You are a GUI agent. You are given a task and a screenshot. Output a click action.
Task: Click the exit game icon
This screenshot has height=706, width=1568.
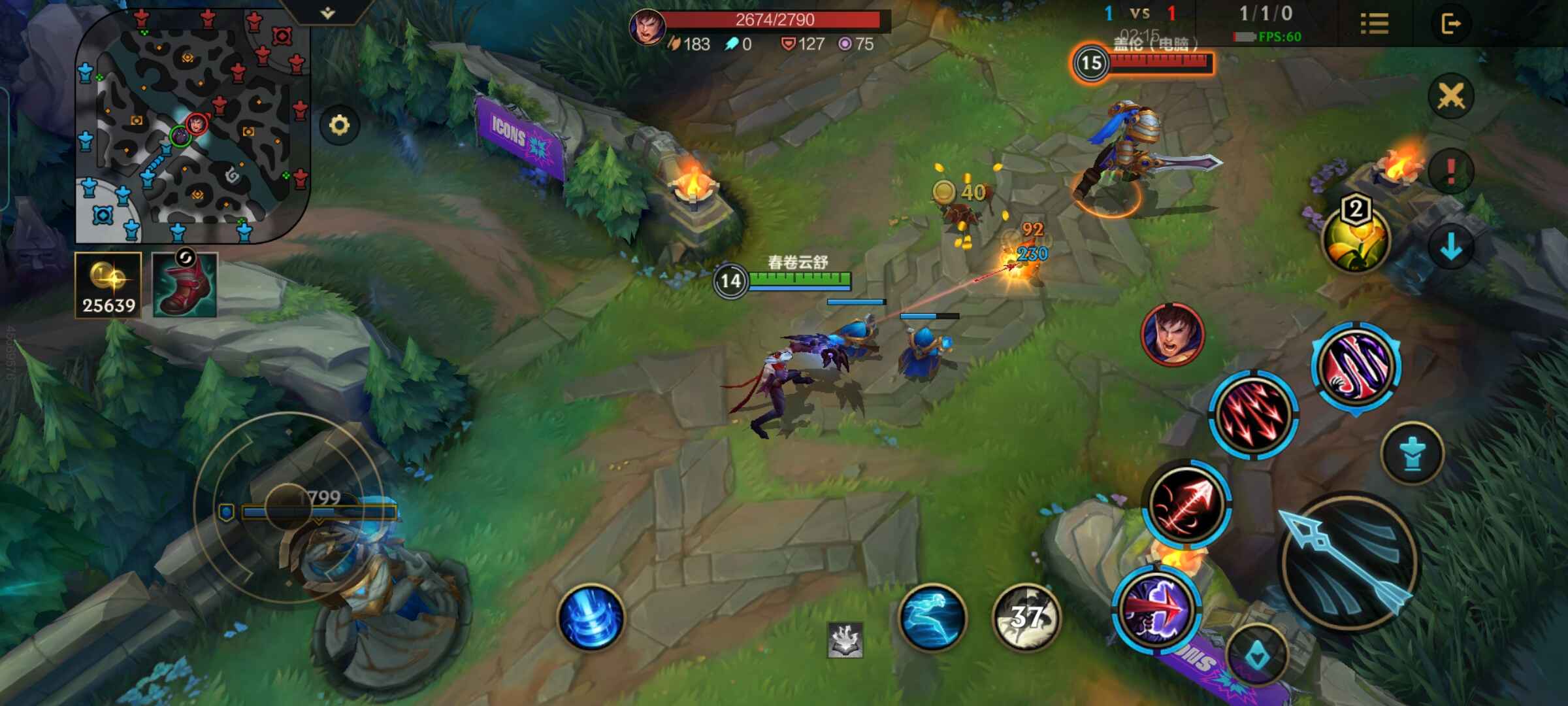[x=1450, y=24]
